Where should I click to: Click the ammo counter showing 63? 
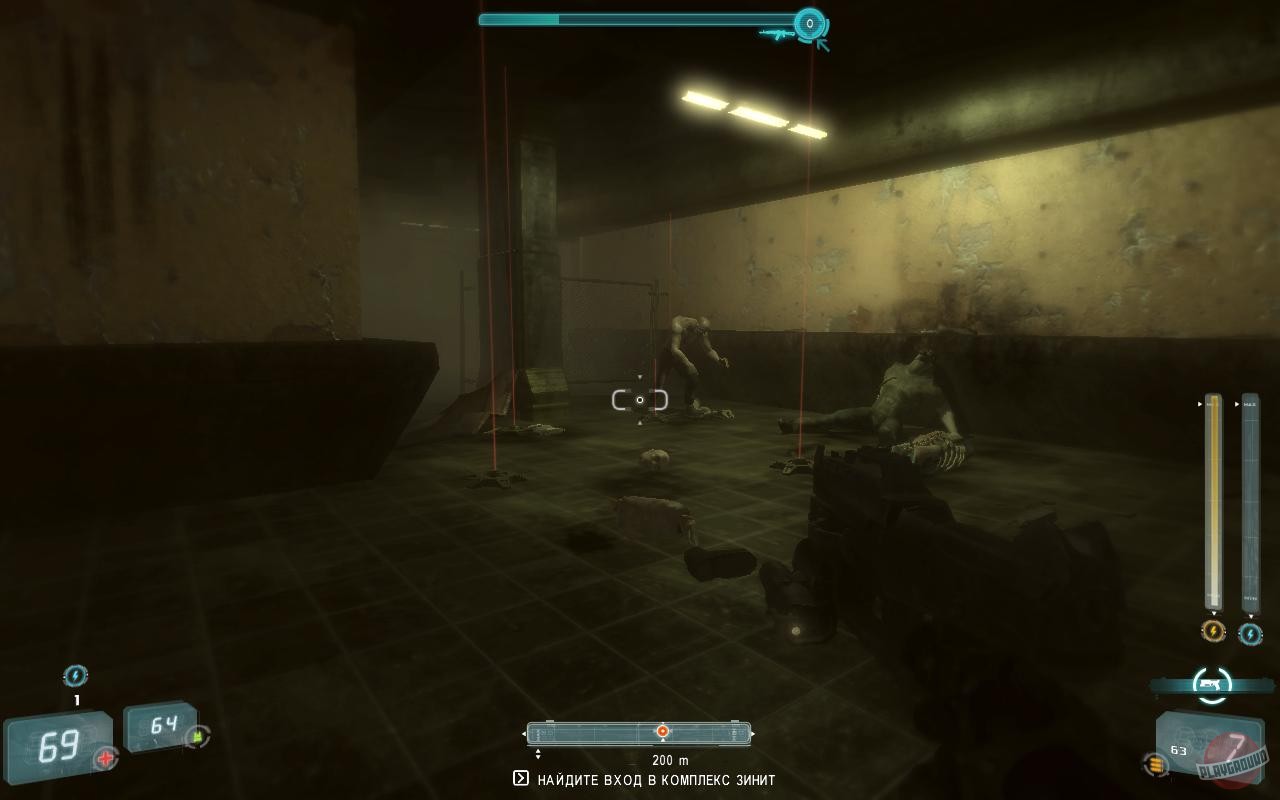point(1178,750)
